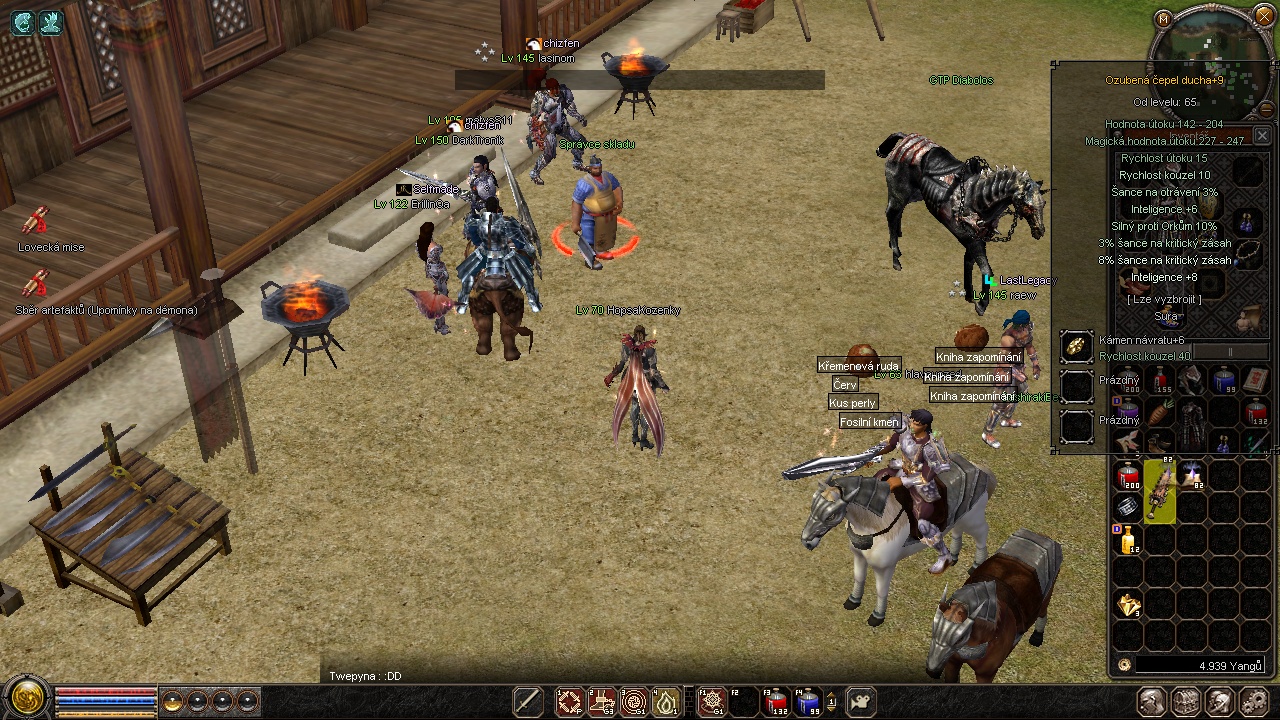Use the blue potion in quickslot F4
The height and width of the screenshot is (720, 1280).
click(x=808, y=702)
